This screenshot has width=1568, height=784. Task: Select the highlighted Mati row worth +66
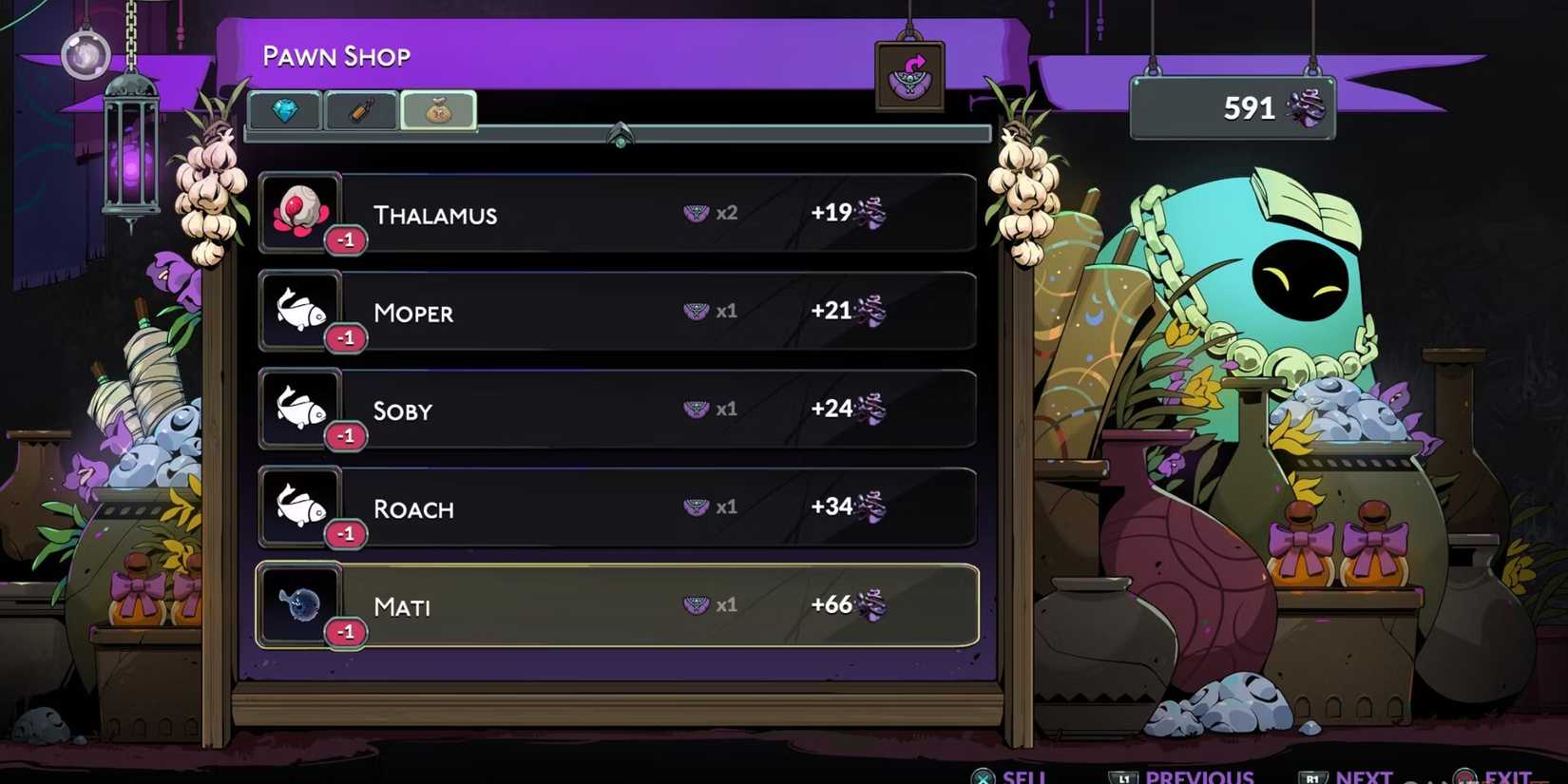618,604
